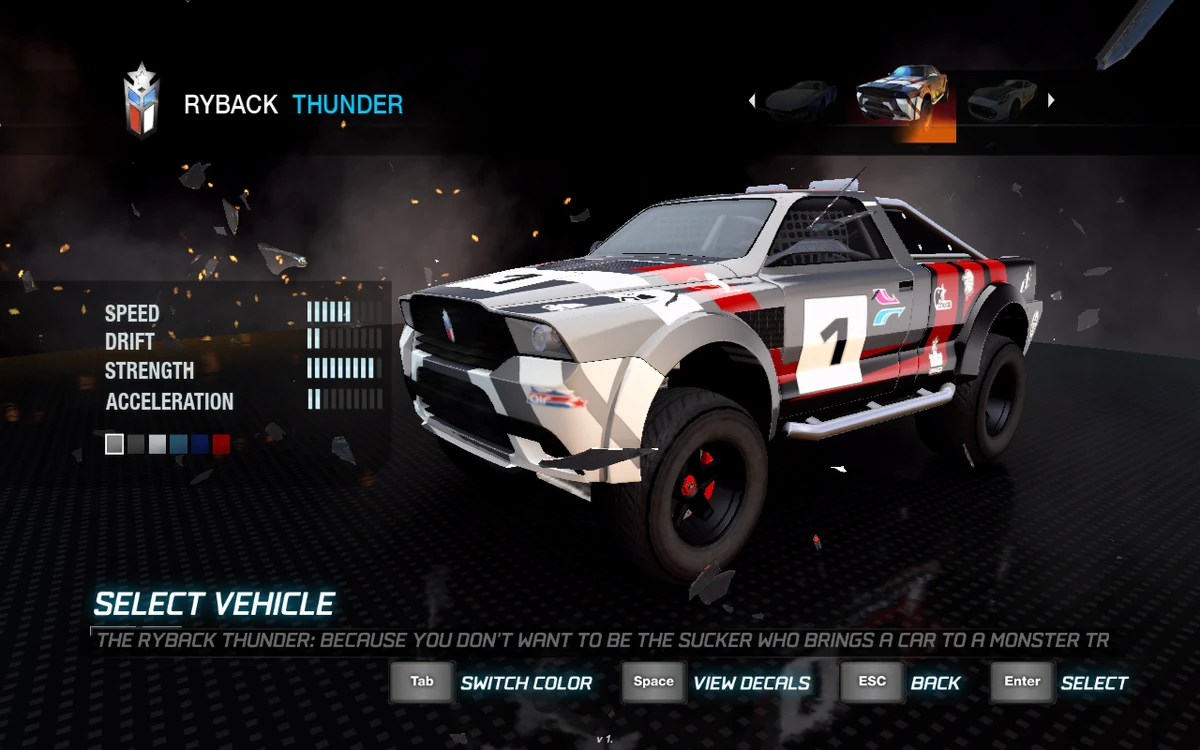The image size is (1200, 750).
Task: Pick the dark charcoal color swatch
Action: tap(137, 444)
